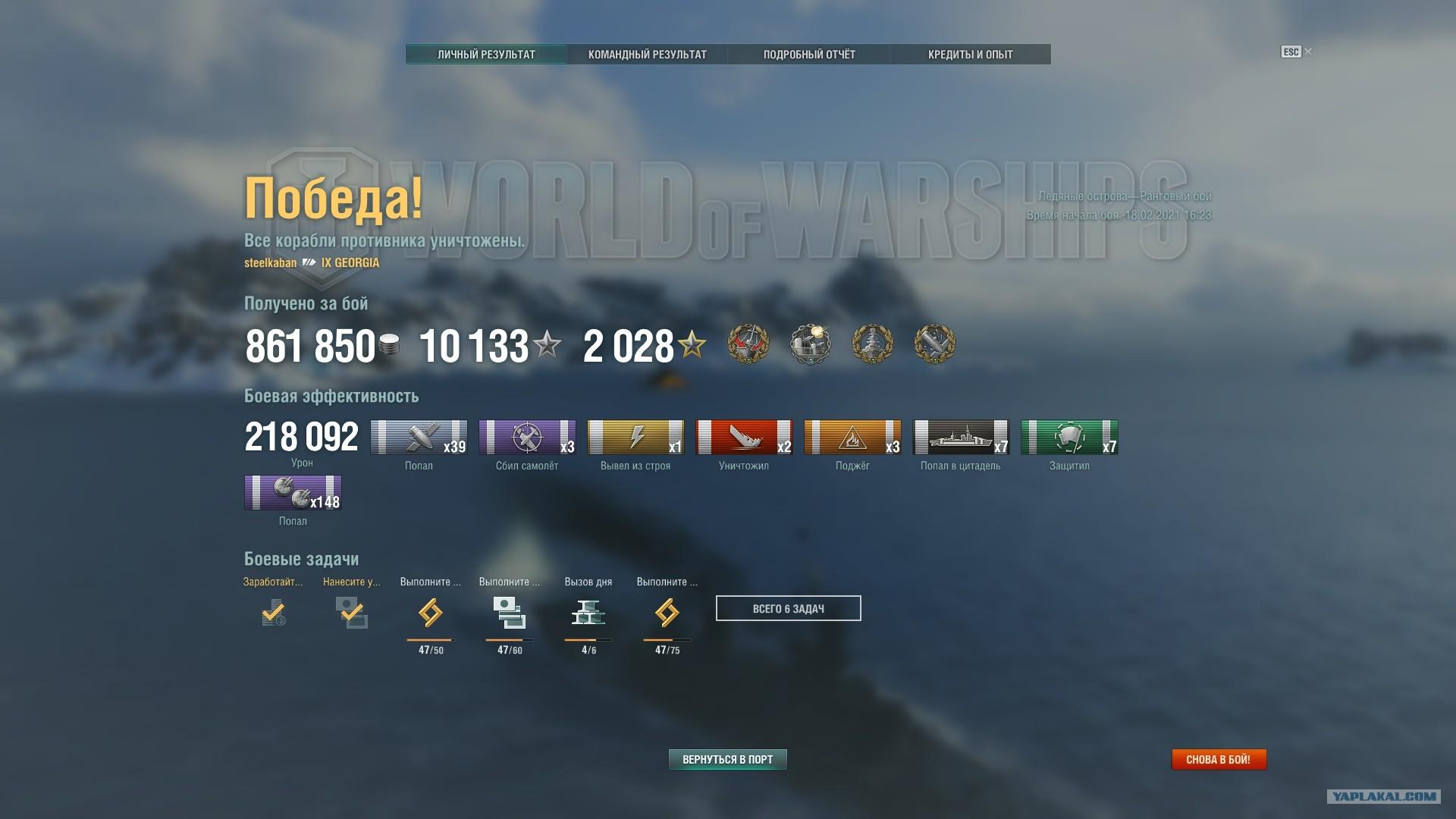1456x819 pixels.
Task: Expand the Всего 6 задач list
Action: (x=788, y=608)
